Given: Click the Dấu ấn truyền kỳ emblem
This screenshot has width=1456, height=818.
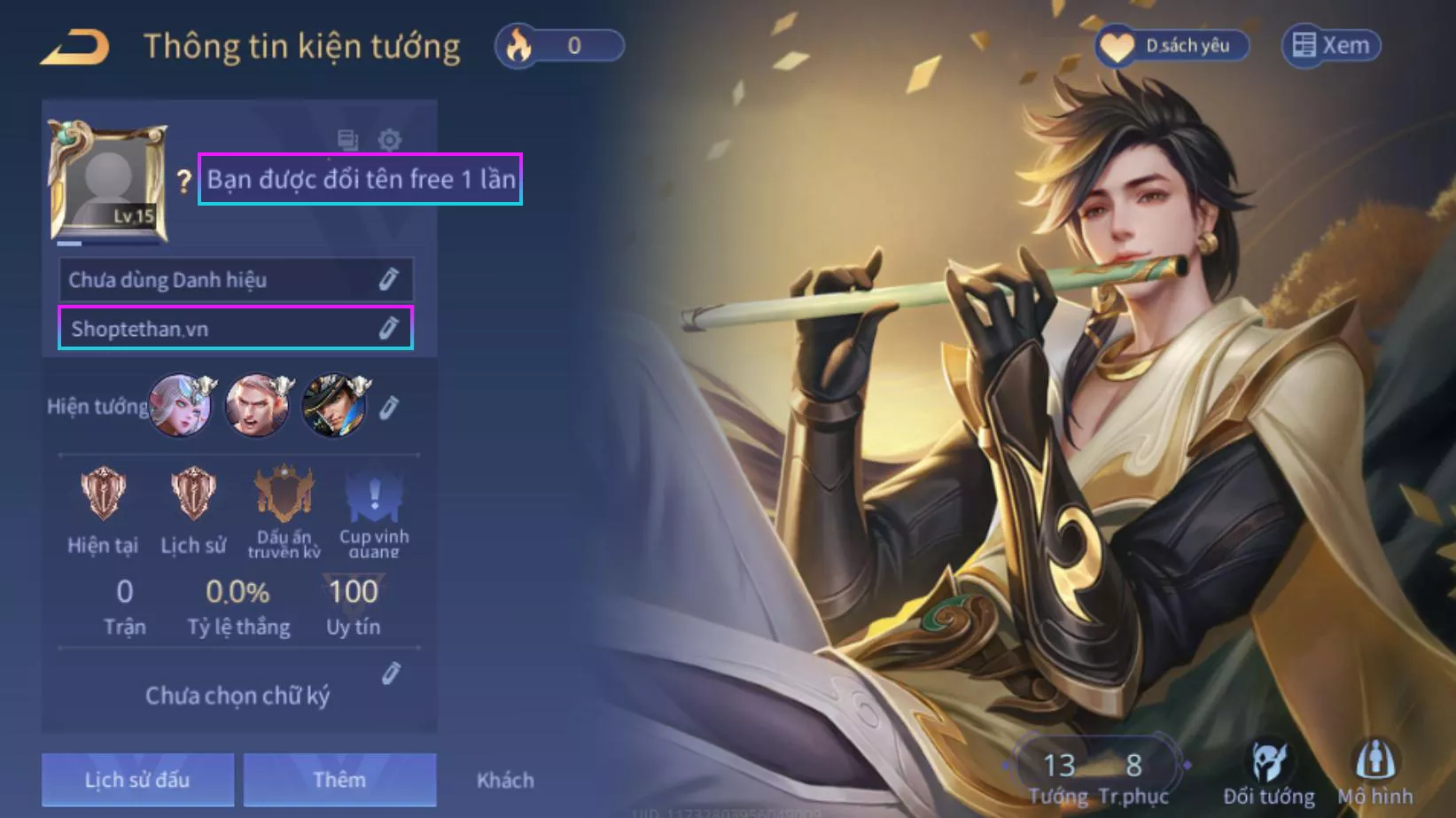Looking at the screenshot, I should pos(283,495).
